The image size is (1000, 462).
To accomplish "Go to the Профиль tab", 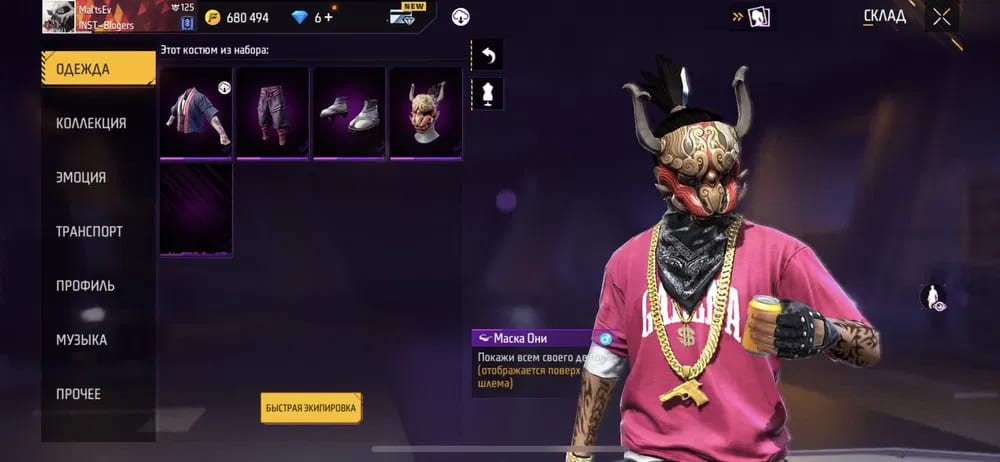I will coord(85,285).
